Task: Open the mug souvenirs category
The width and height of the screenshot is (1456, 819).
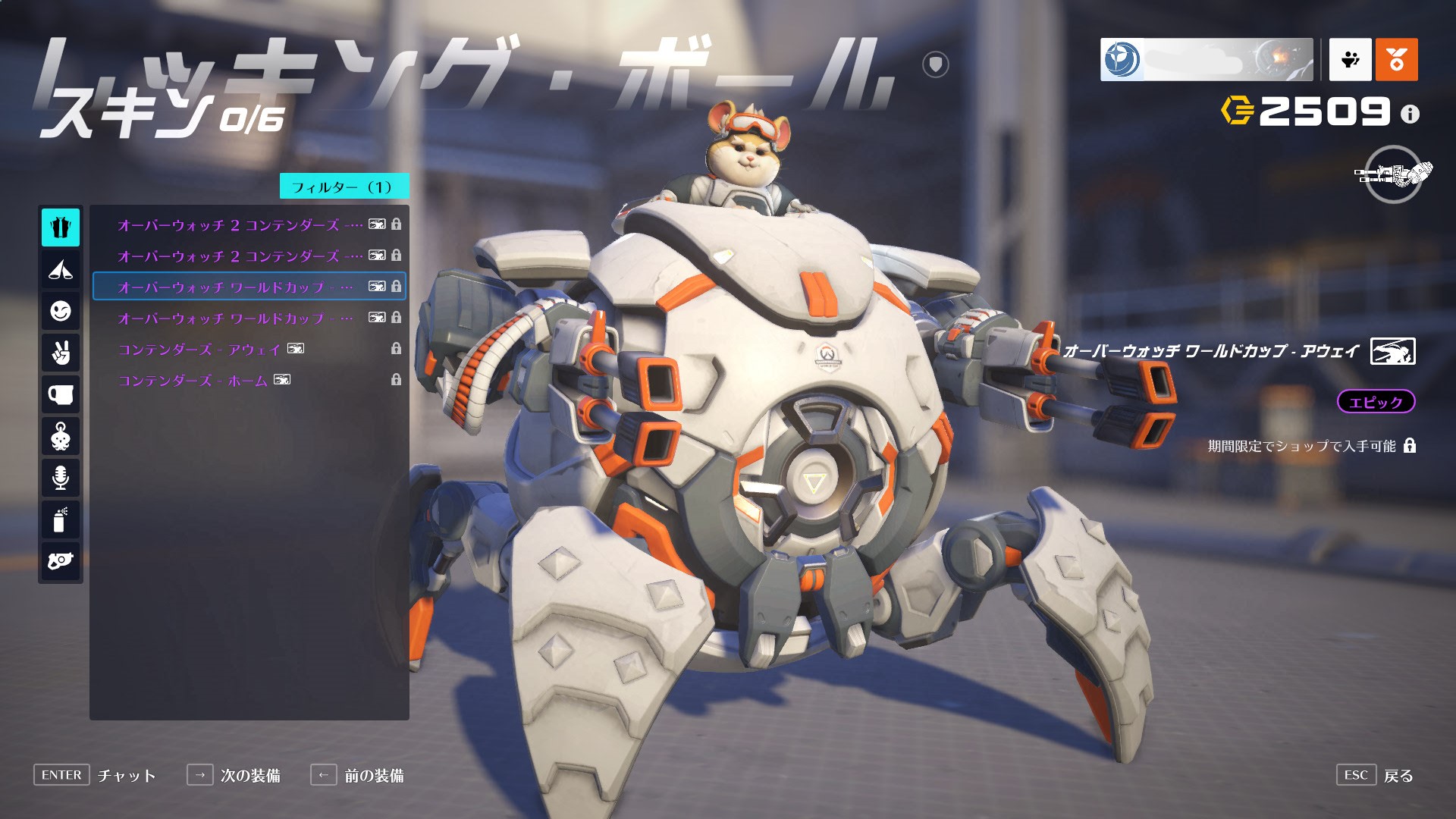Action: [x=61, y=394]
